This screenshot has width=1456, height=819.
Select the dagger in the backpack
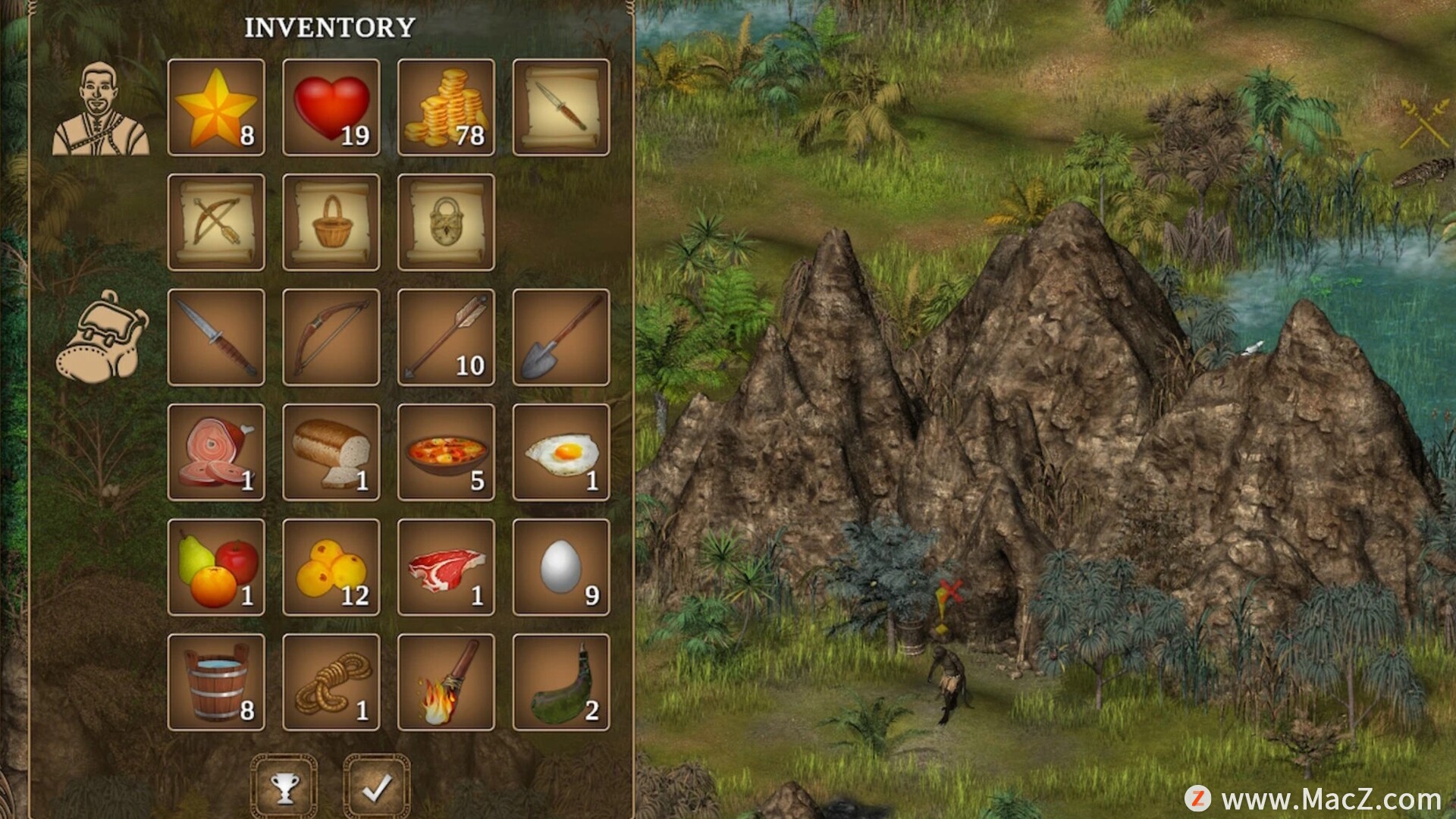(216, 337)
